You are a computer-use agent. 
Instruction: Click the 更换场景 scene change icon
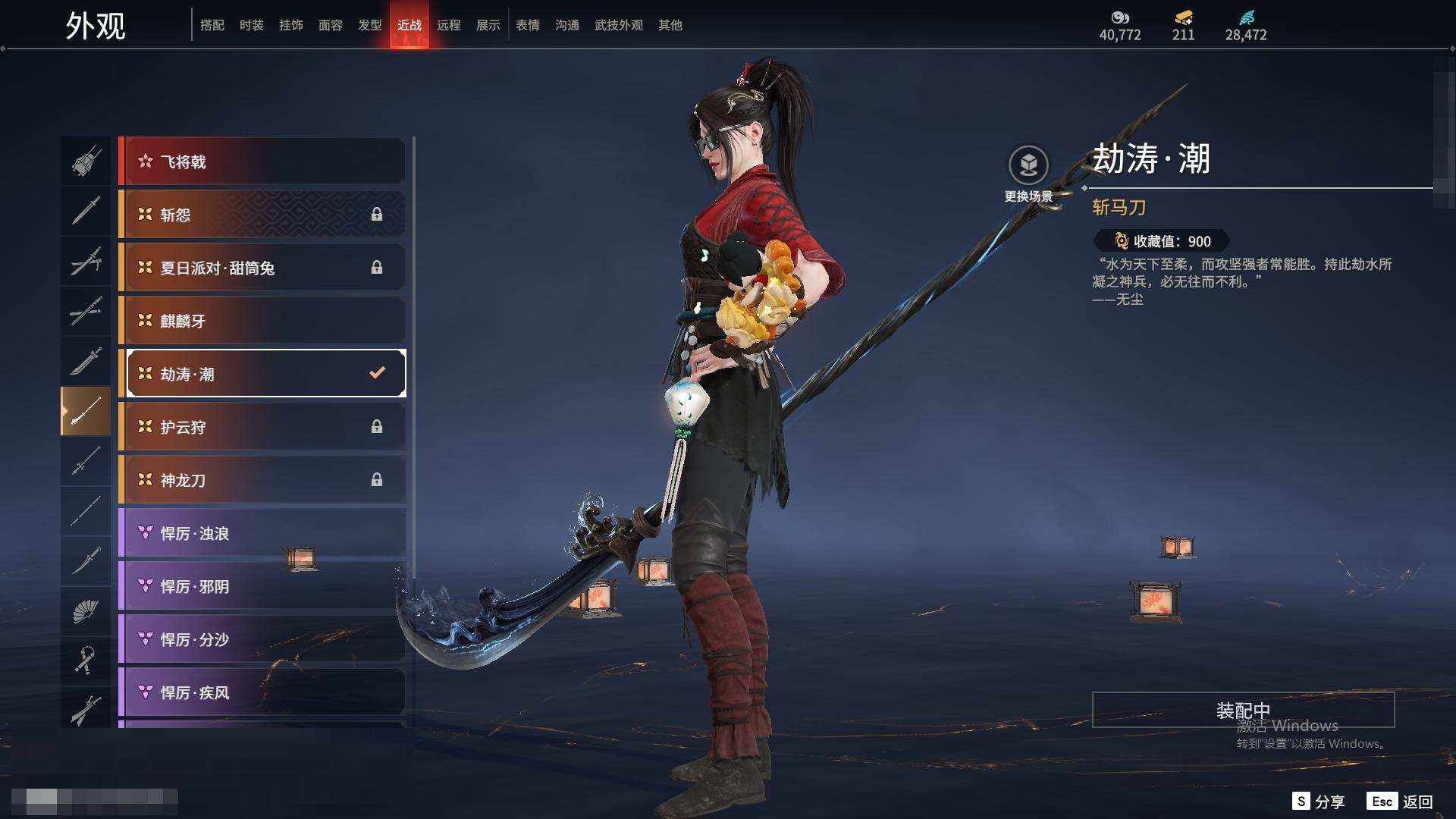1028,165
